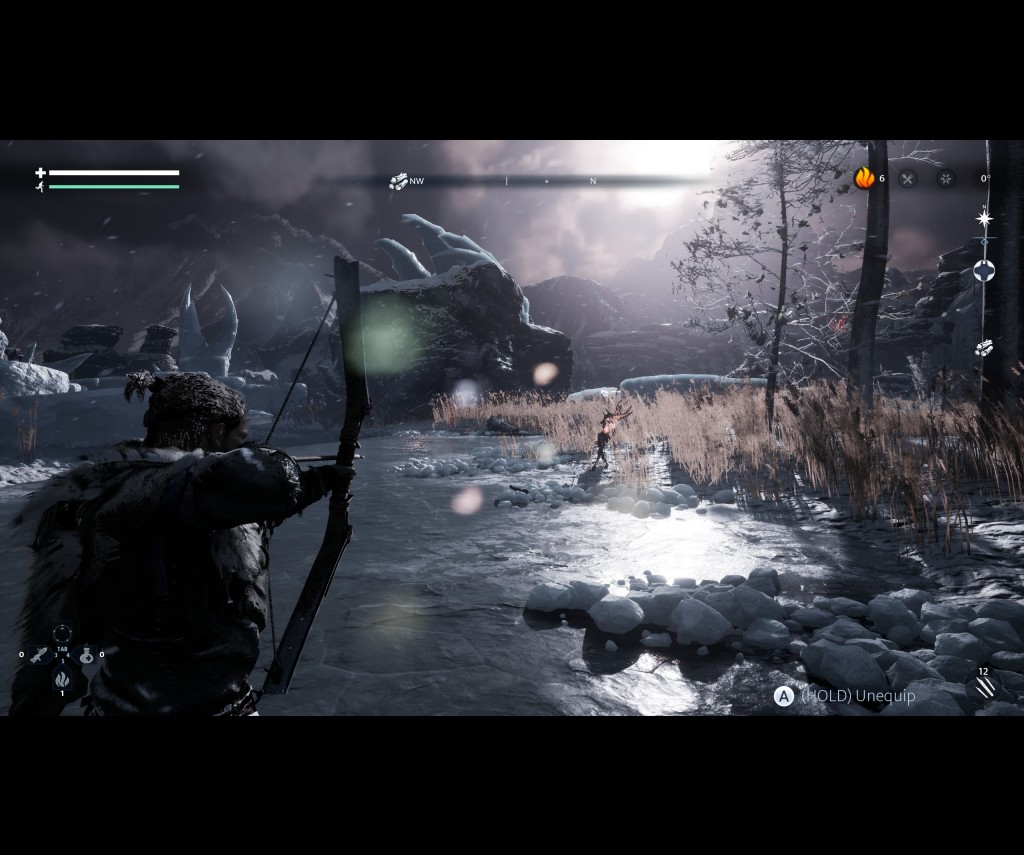Select the healing potion quick slot

pos(86,655)
